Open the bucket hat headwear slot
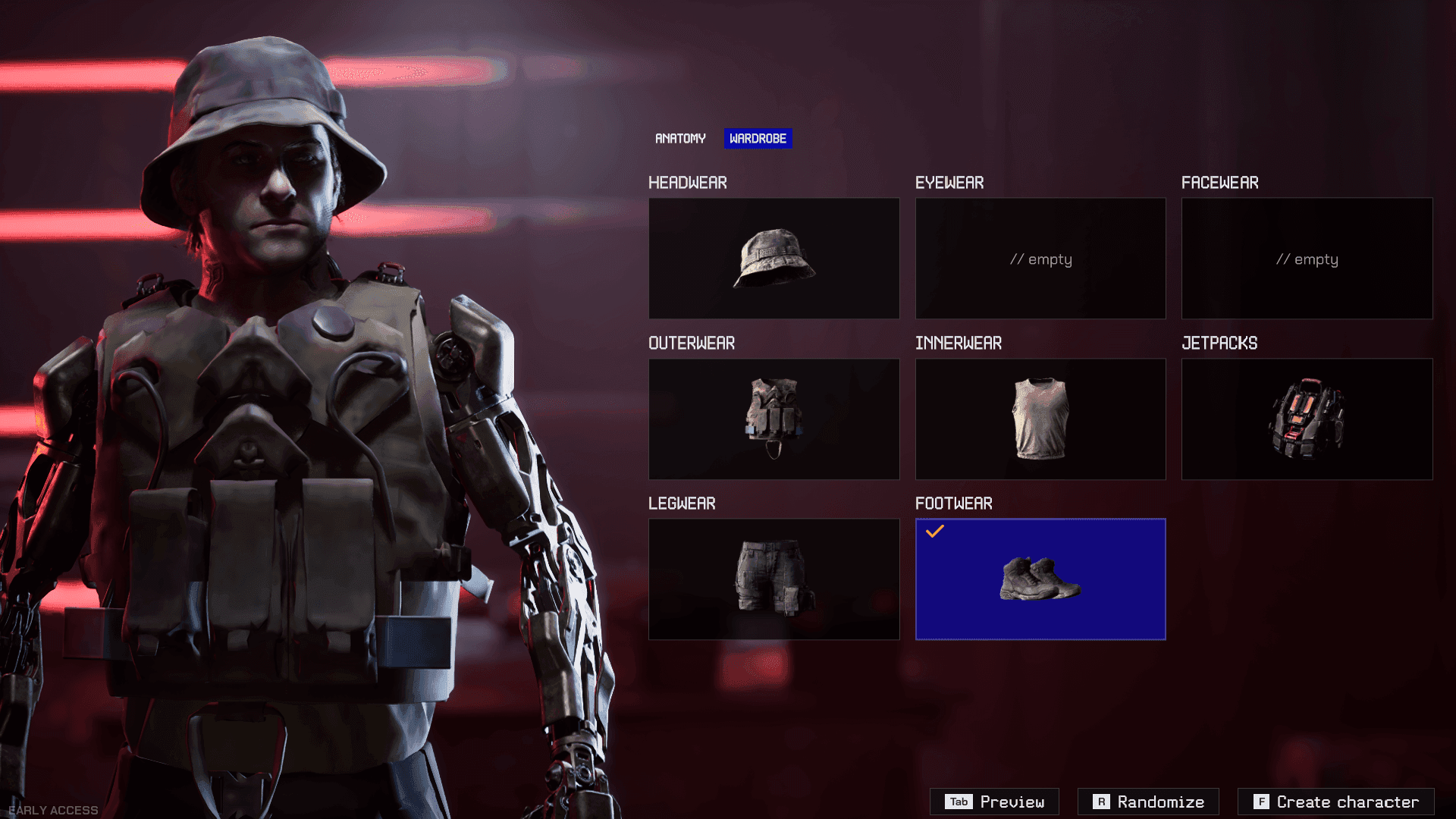 pyautogui.click(x=773, y=259)
